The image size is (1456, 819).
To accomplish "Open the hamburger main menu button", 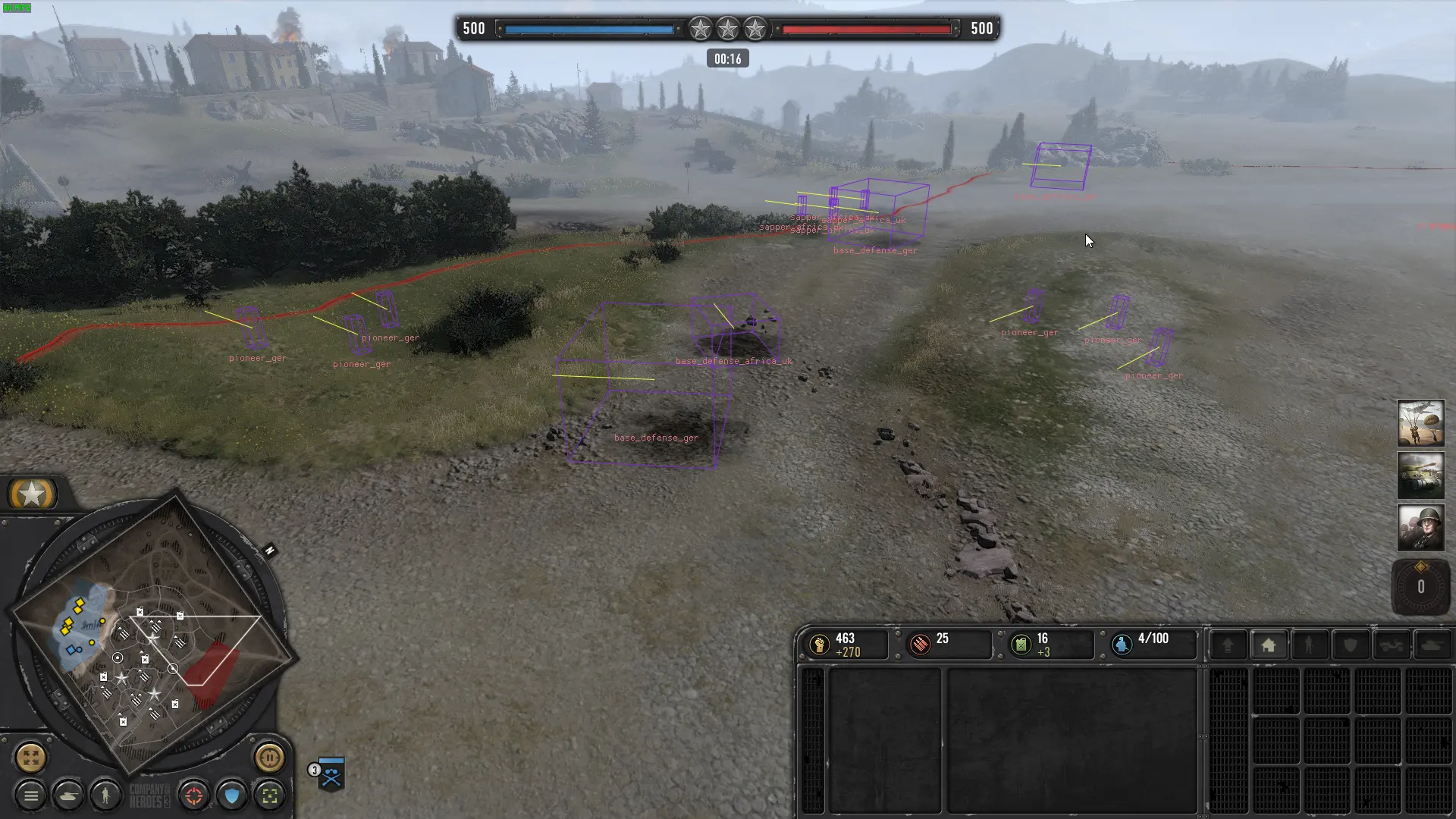I will [x=31, y=795].
